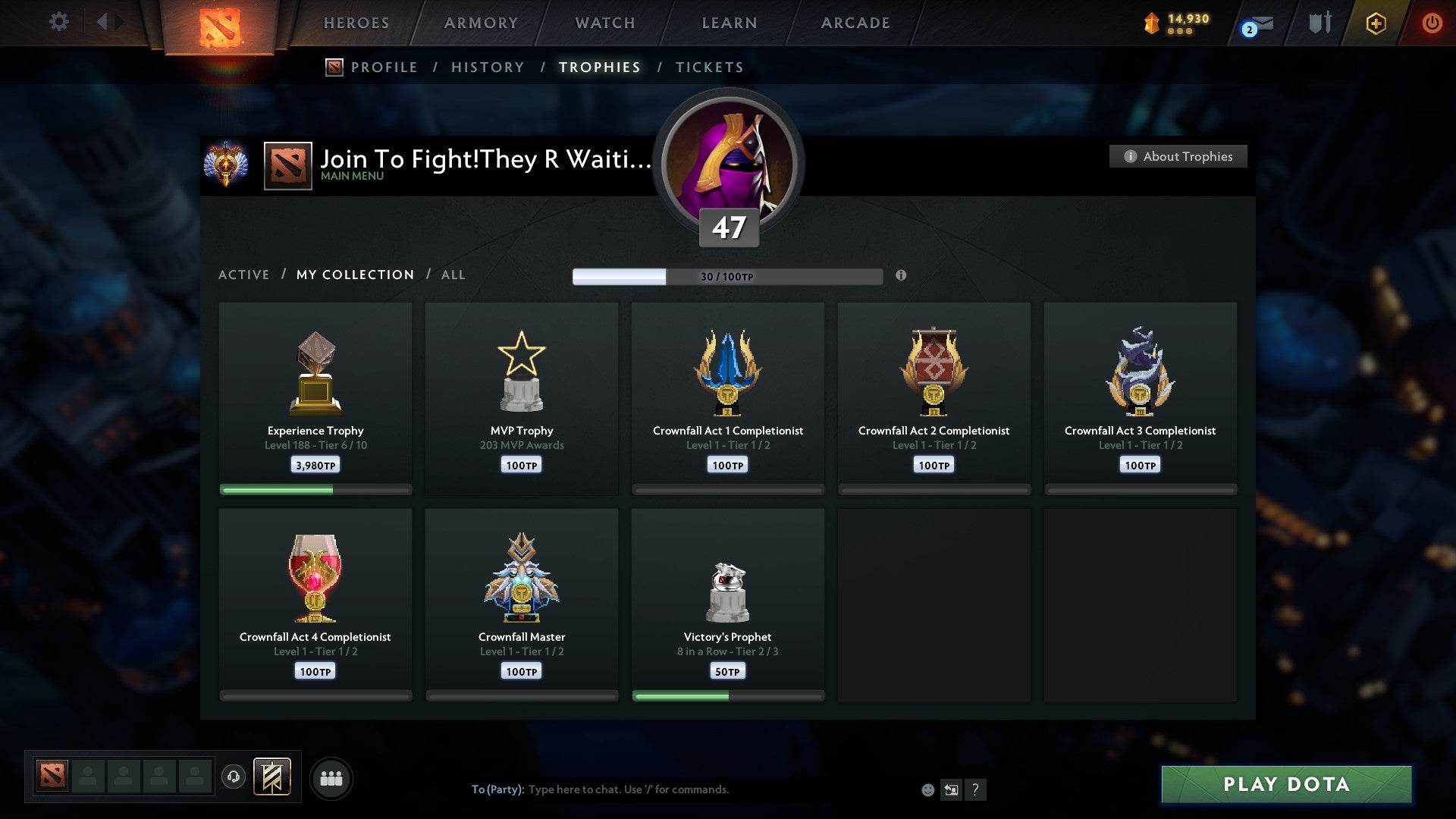
Task: Toggle voice chat headset icon in party bar
Action: click(x=234, y=777)
